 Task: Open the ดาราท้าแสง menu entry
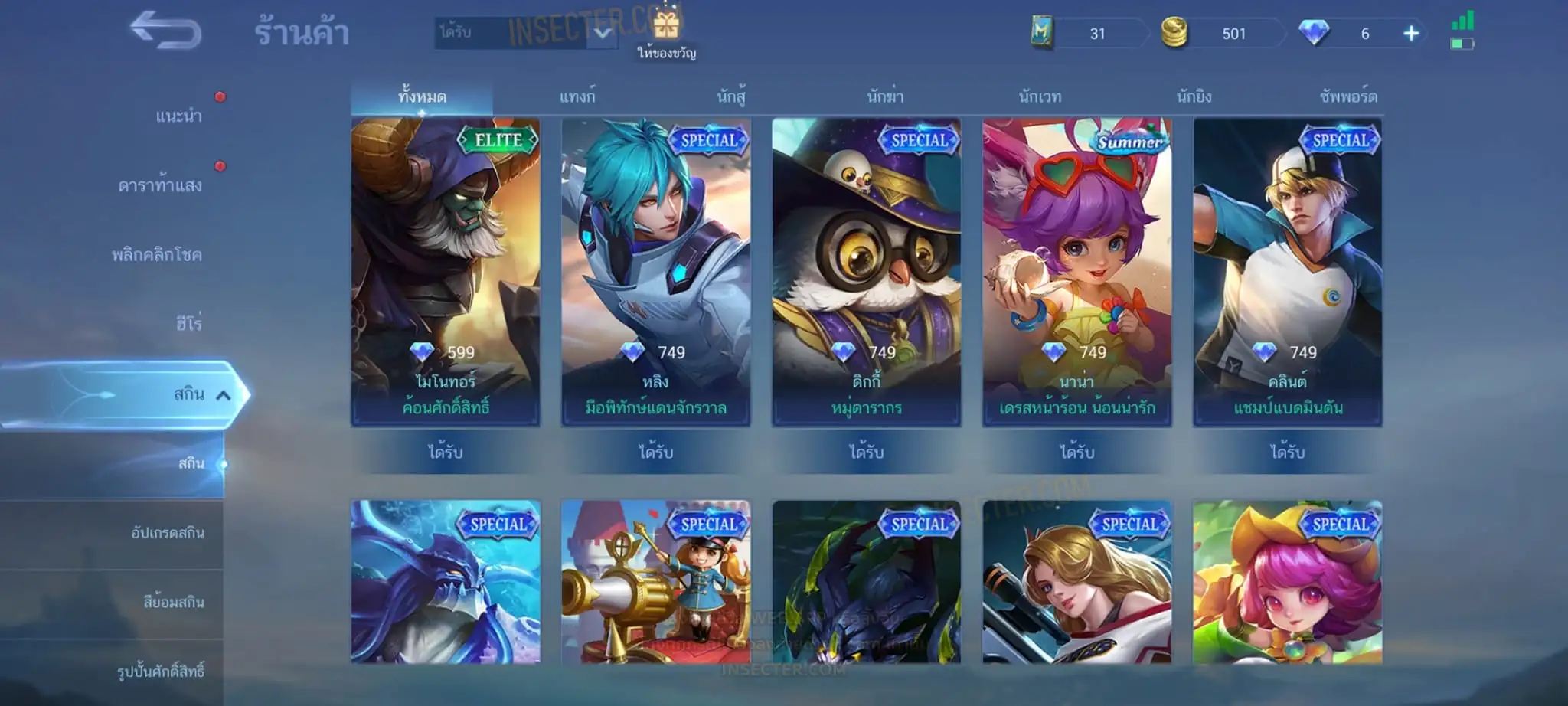160,185
